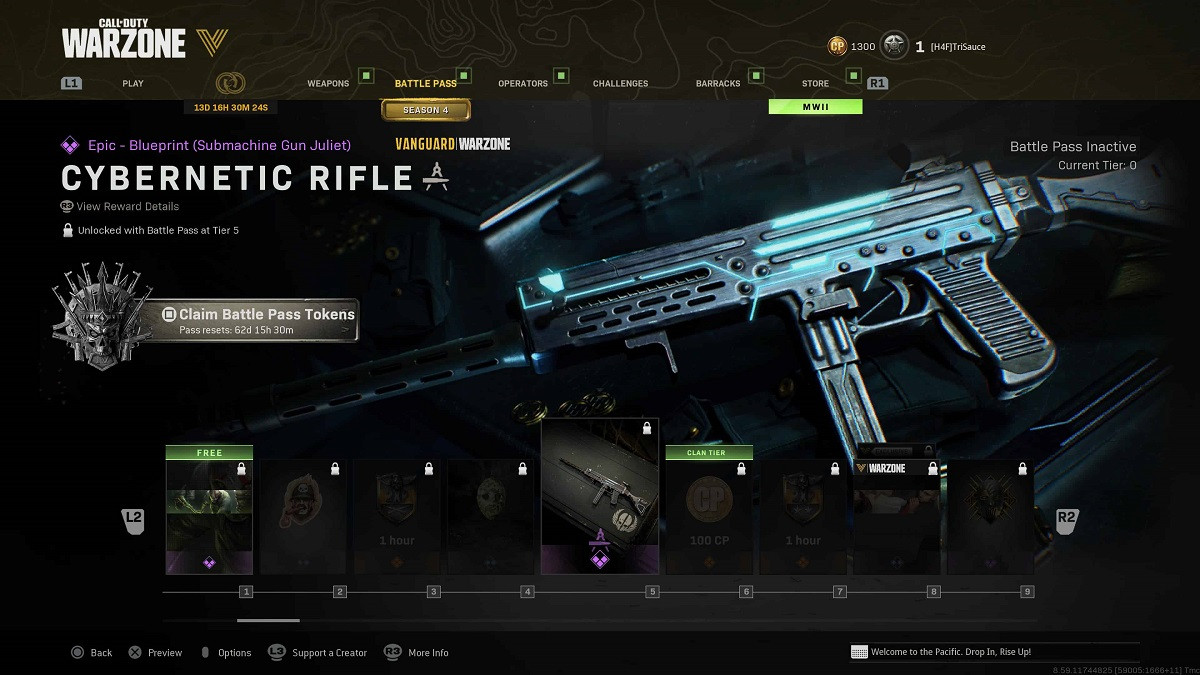Screen dimensions: 1200x675
Task: Switch to the Barracks tab
Action: point(716,83)
